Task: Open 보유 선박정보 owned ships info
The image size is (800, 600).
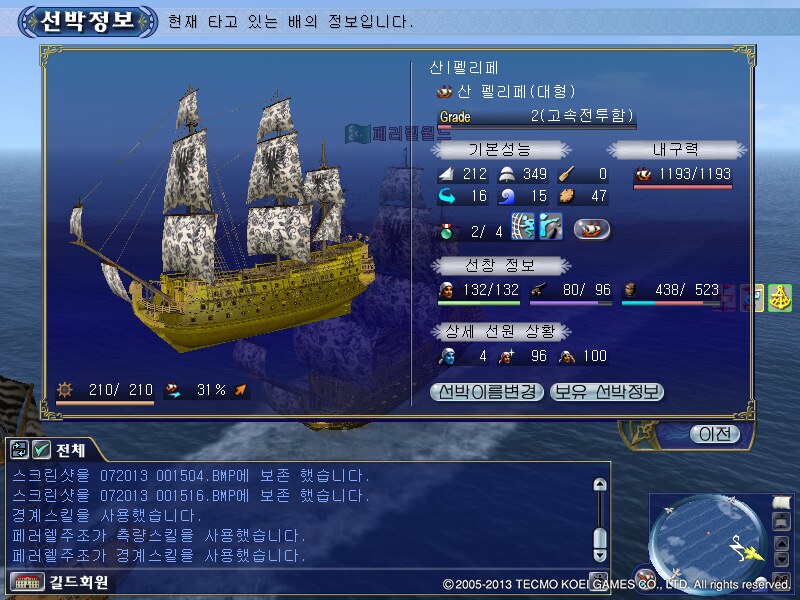Action: coord(607,392)
